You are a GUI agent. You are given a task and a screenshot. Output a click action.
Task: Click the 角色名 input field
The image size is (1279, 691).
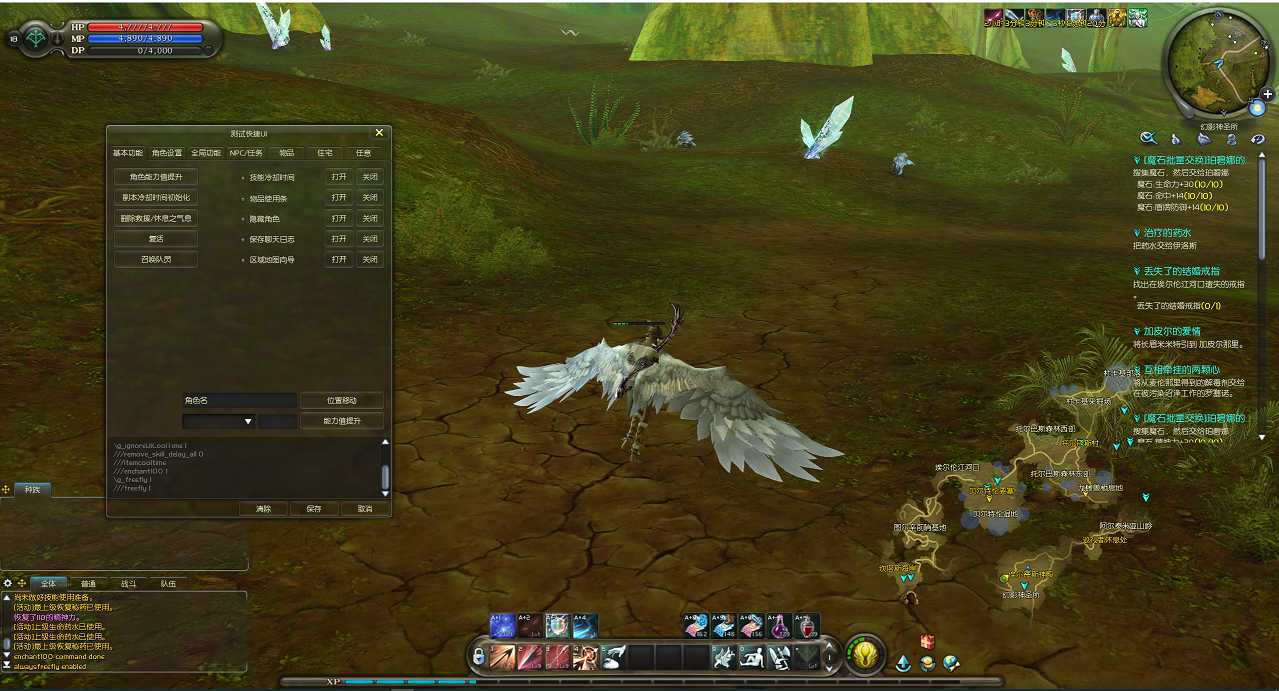pyautogui.click(x=239, y=400)
